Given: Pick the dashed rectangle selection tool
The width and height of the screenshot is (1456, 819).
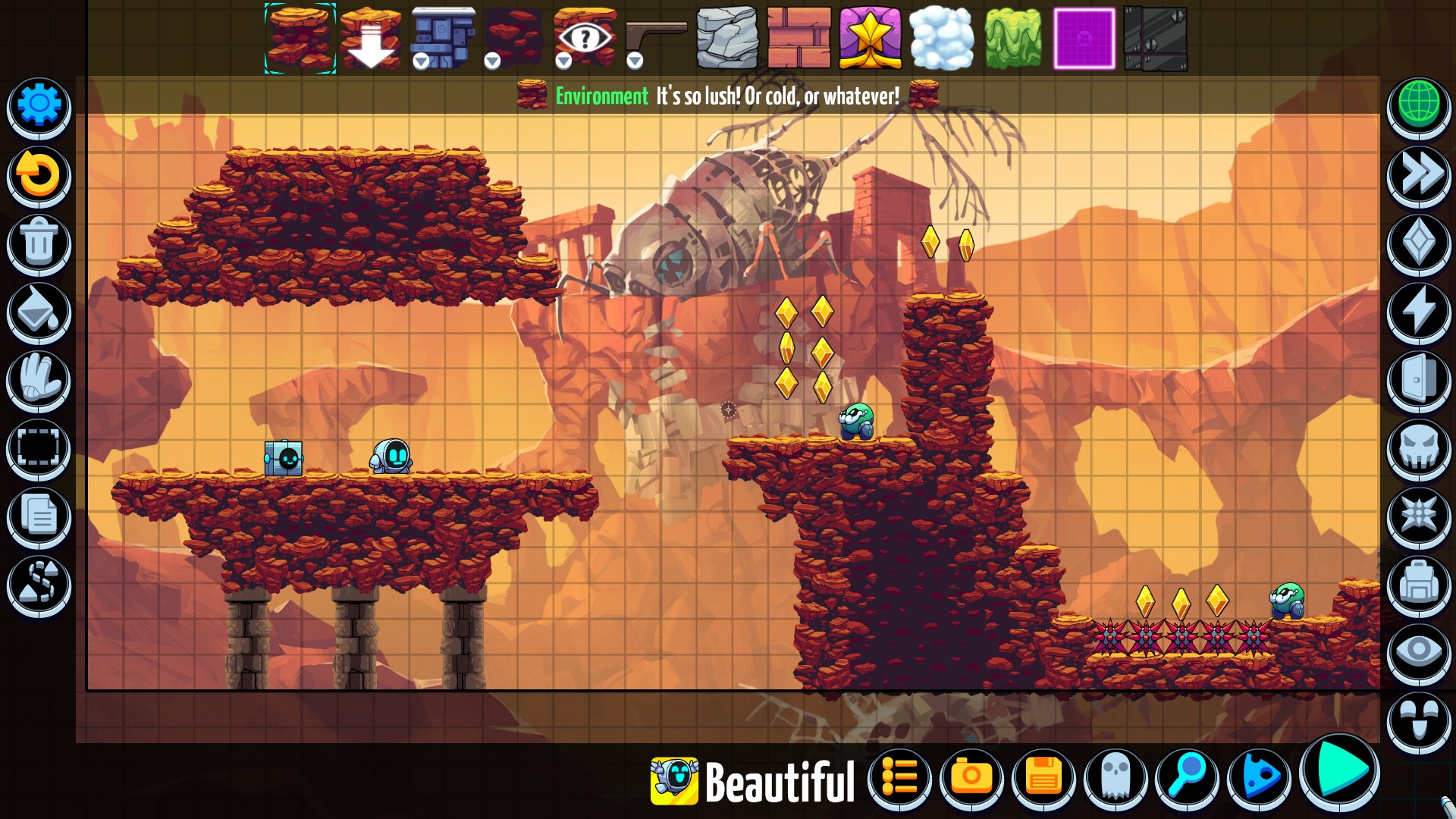Looking at the screenshot, I should [x=39, y=447].
